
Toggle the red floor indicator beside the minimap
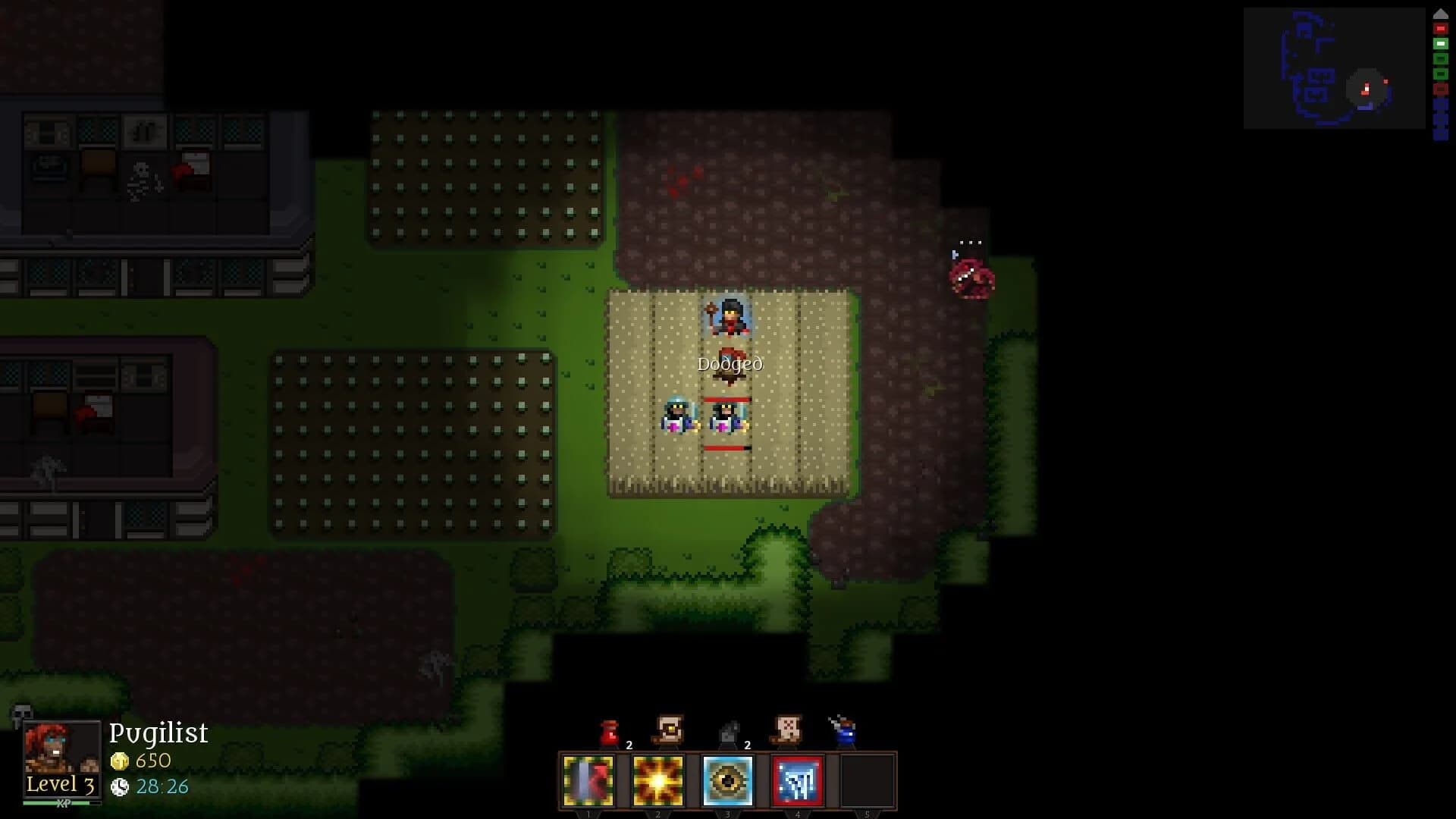coord(1441,28)
